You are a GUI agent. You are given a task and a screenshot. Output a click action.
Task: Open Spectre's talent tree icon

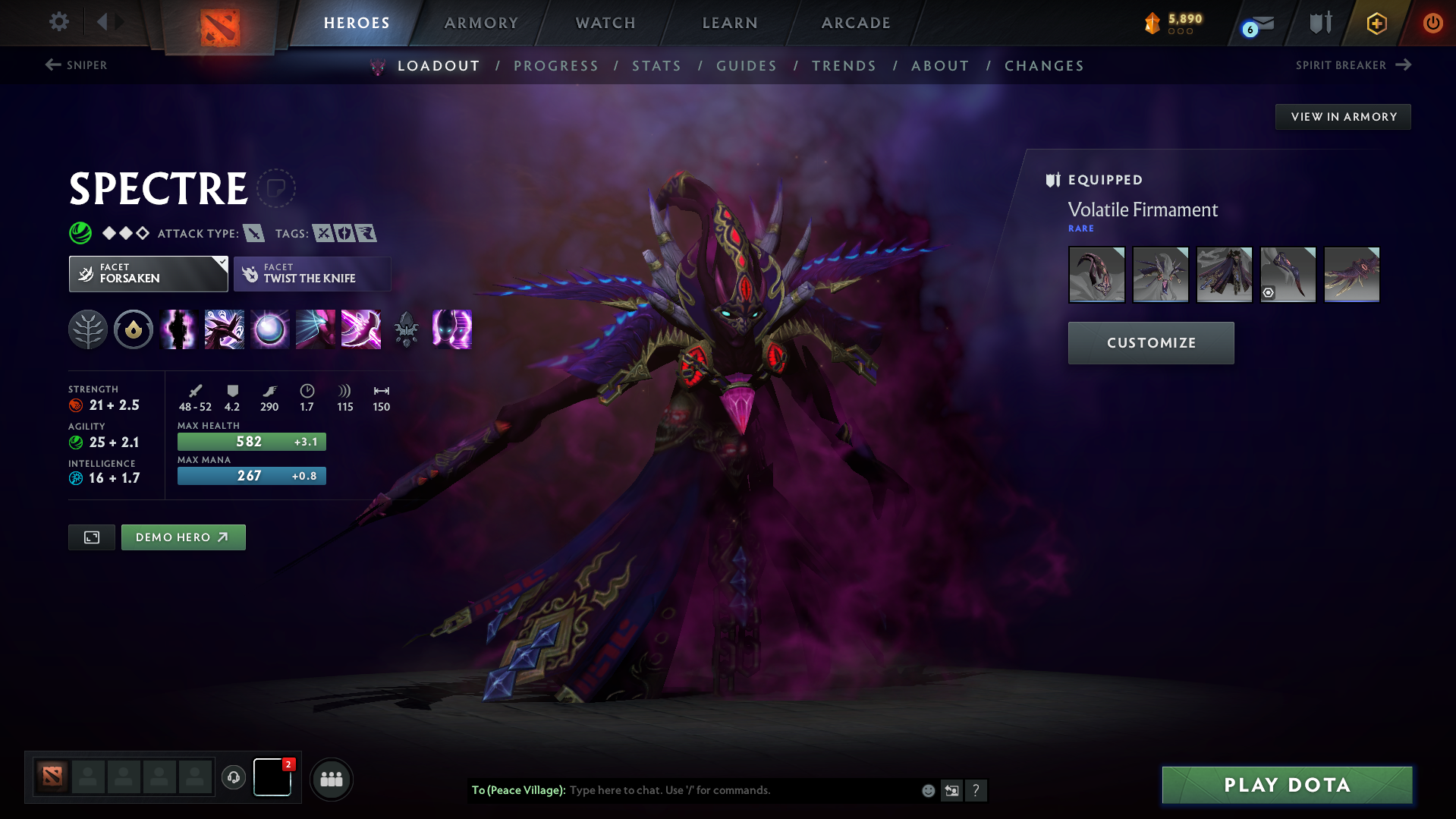click(88, 329)
